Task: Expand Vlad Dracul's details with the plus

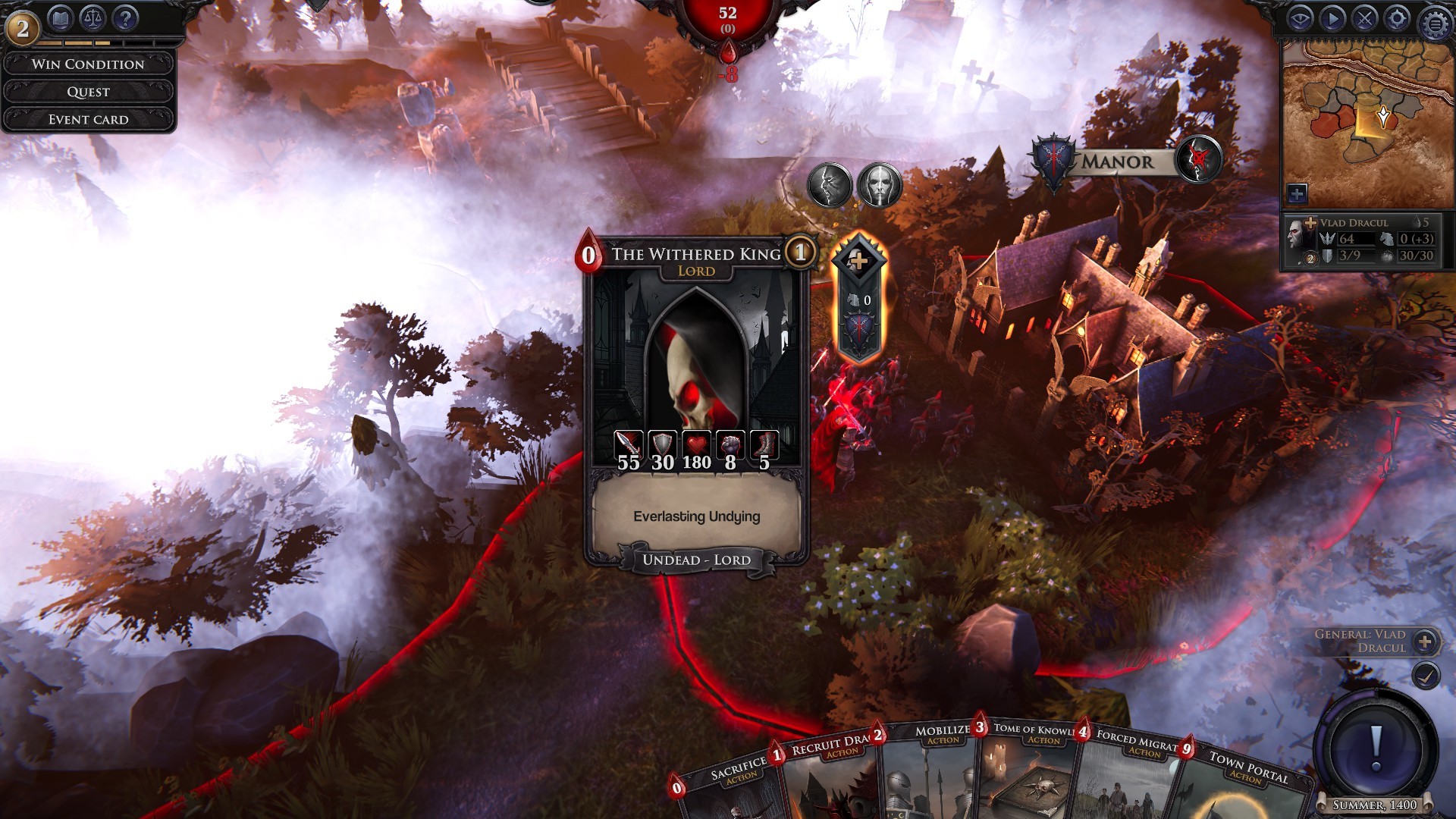Action: click(1310, 223)
